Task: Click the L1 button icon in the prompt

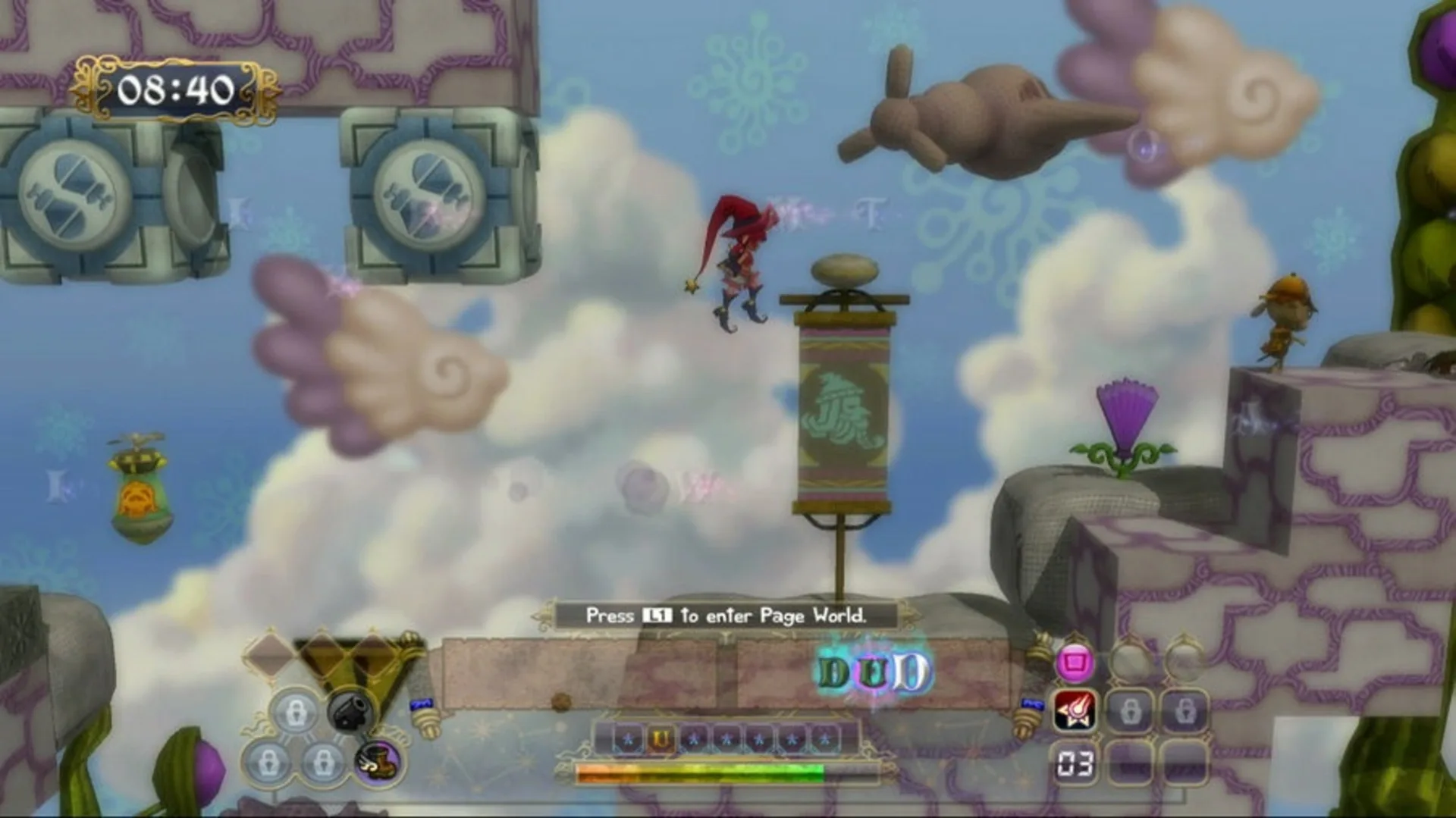Action: [x=657, y=616]
